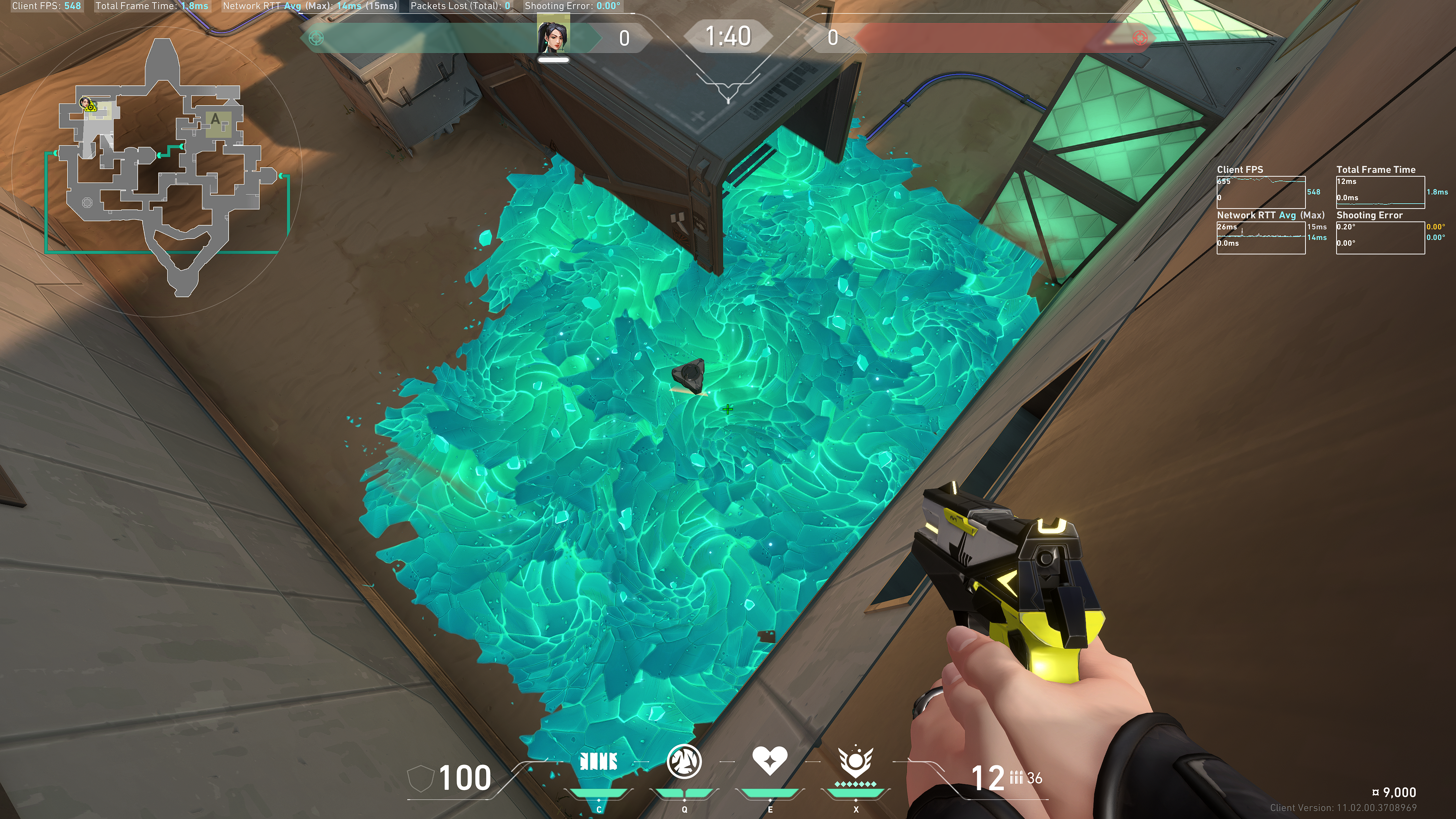Trigger the Resurrection ultimate icon

point(855,762)
